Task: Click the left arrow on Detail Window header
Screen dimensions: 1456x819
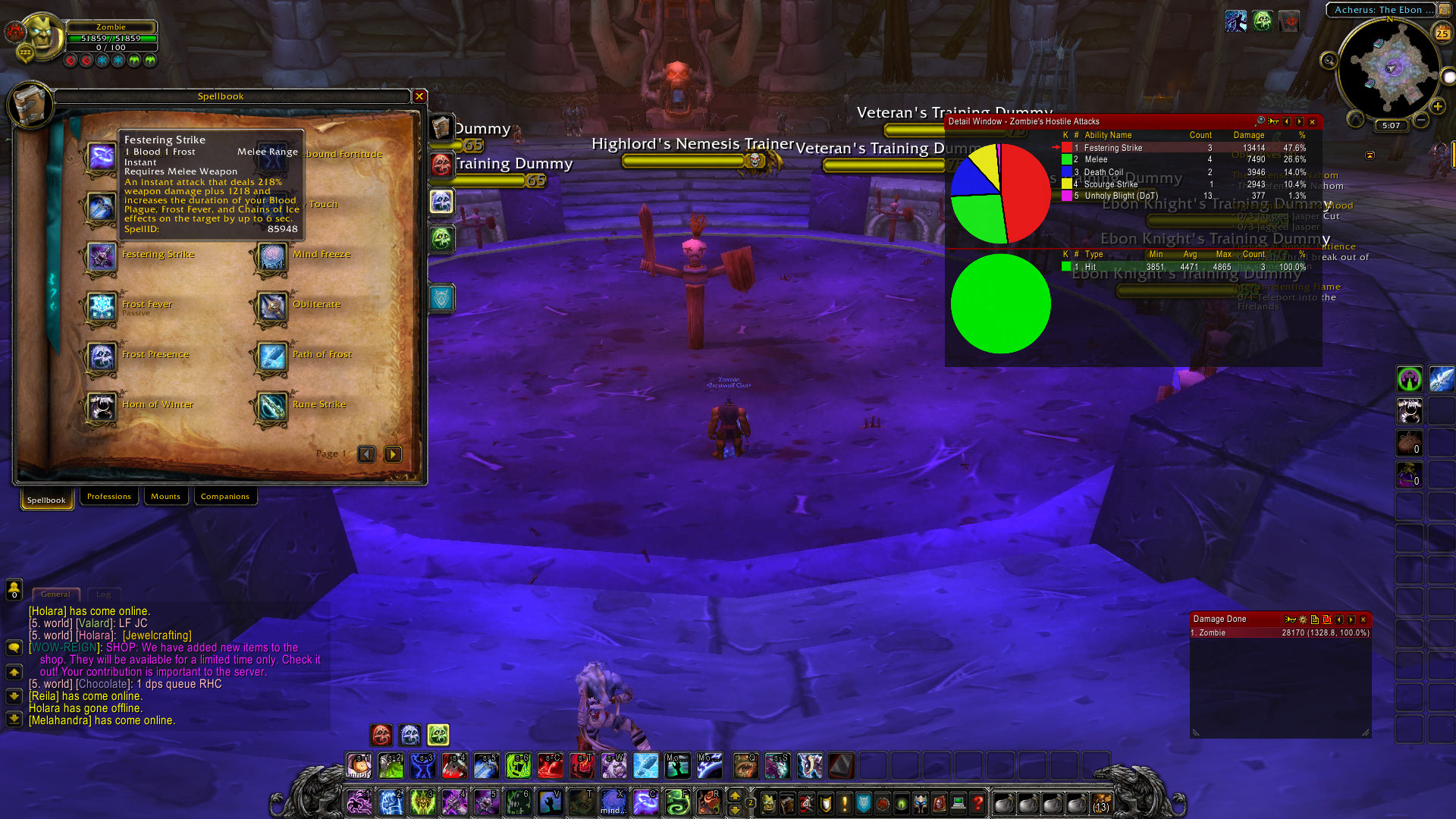Action: pyautogui.click(x=1287, y=121)
